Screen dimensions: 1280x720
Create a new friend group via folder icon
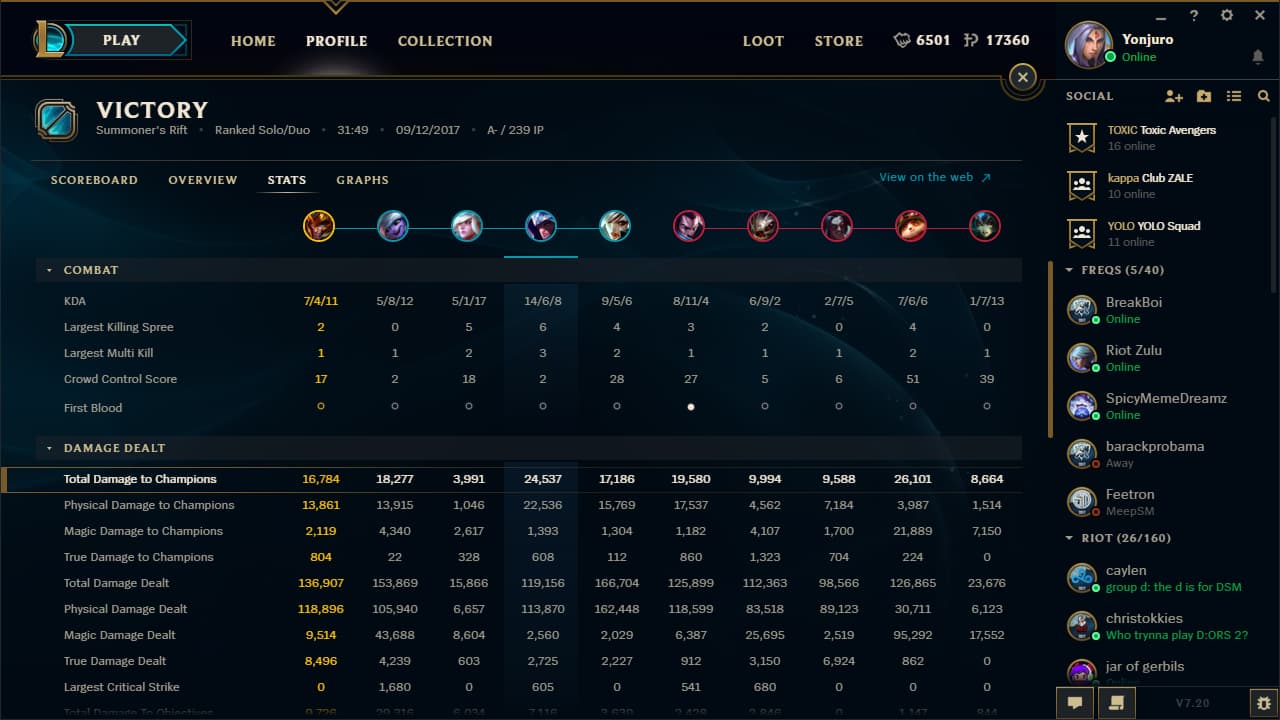tap(1203, 96)
